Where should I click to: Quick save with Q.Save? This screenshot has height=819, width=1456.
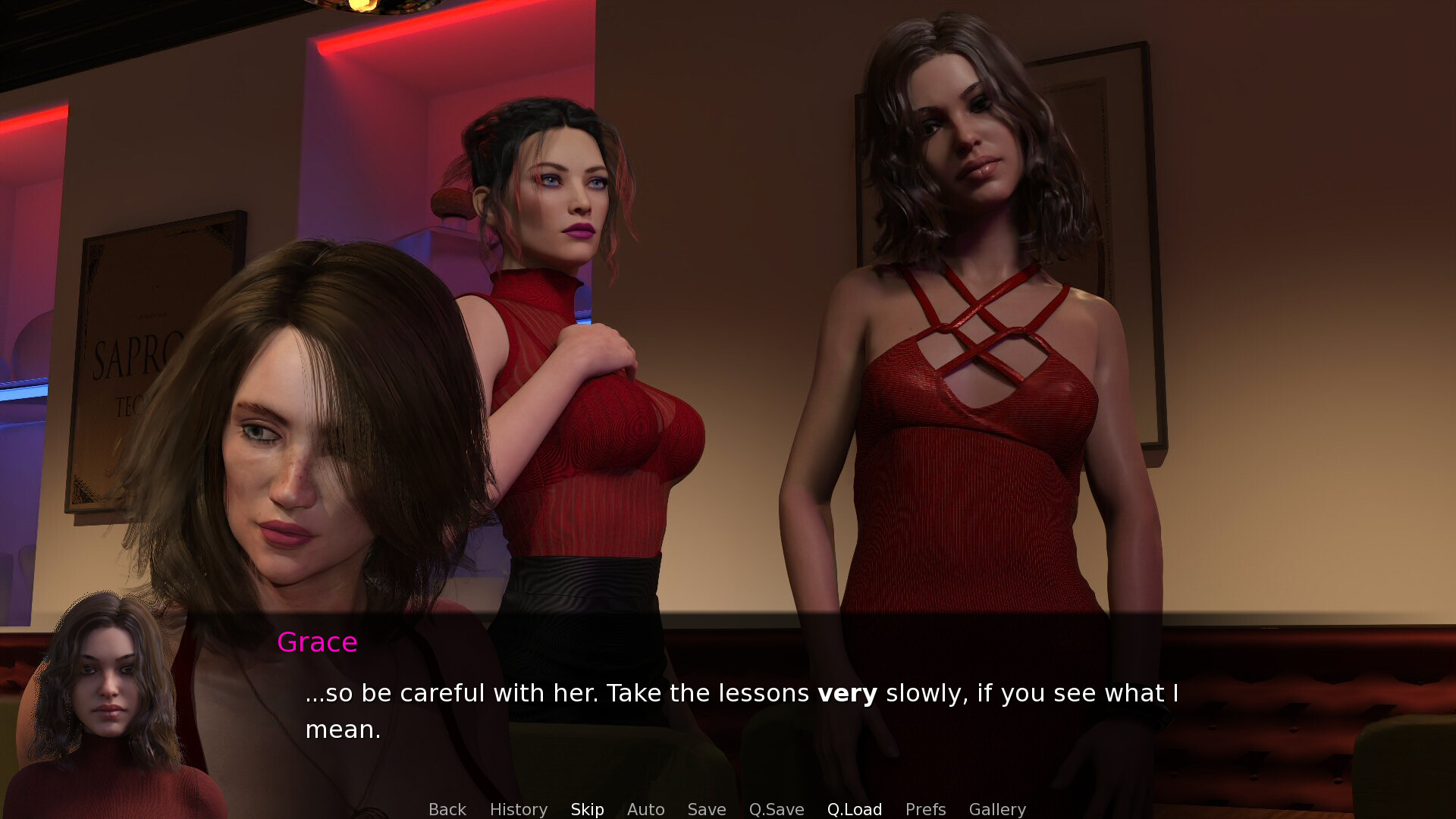(x=776, y=809)
